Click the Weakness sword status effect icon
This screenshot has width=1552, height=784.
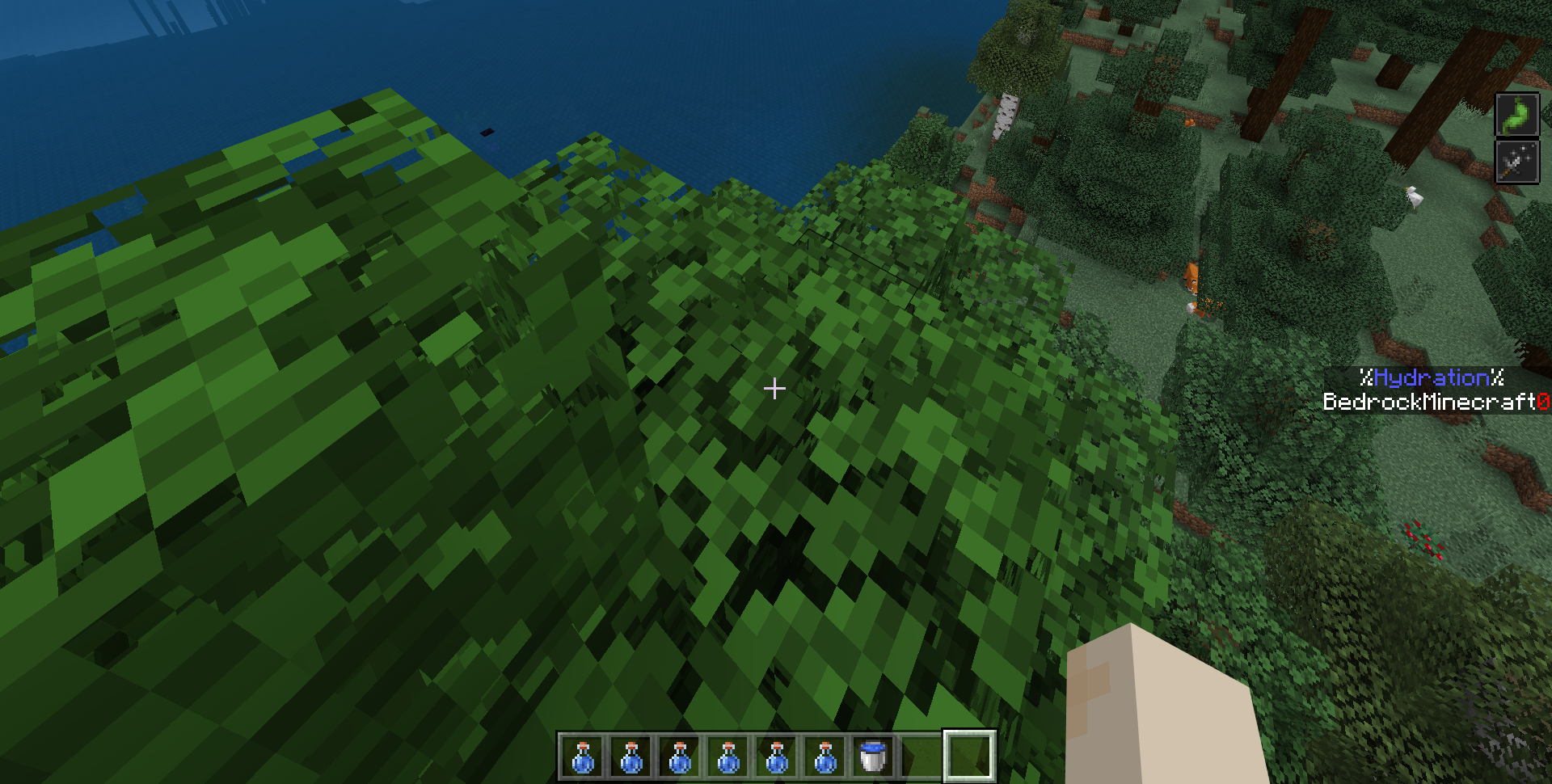tap(1516, 163)
